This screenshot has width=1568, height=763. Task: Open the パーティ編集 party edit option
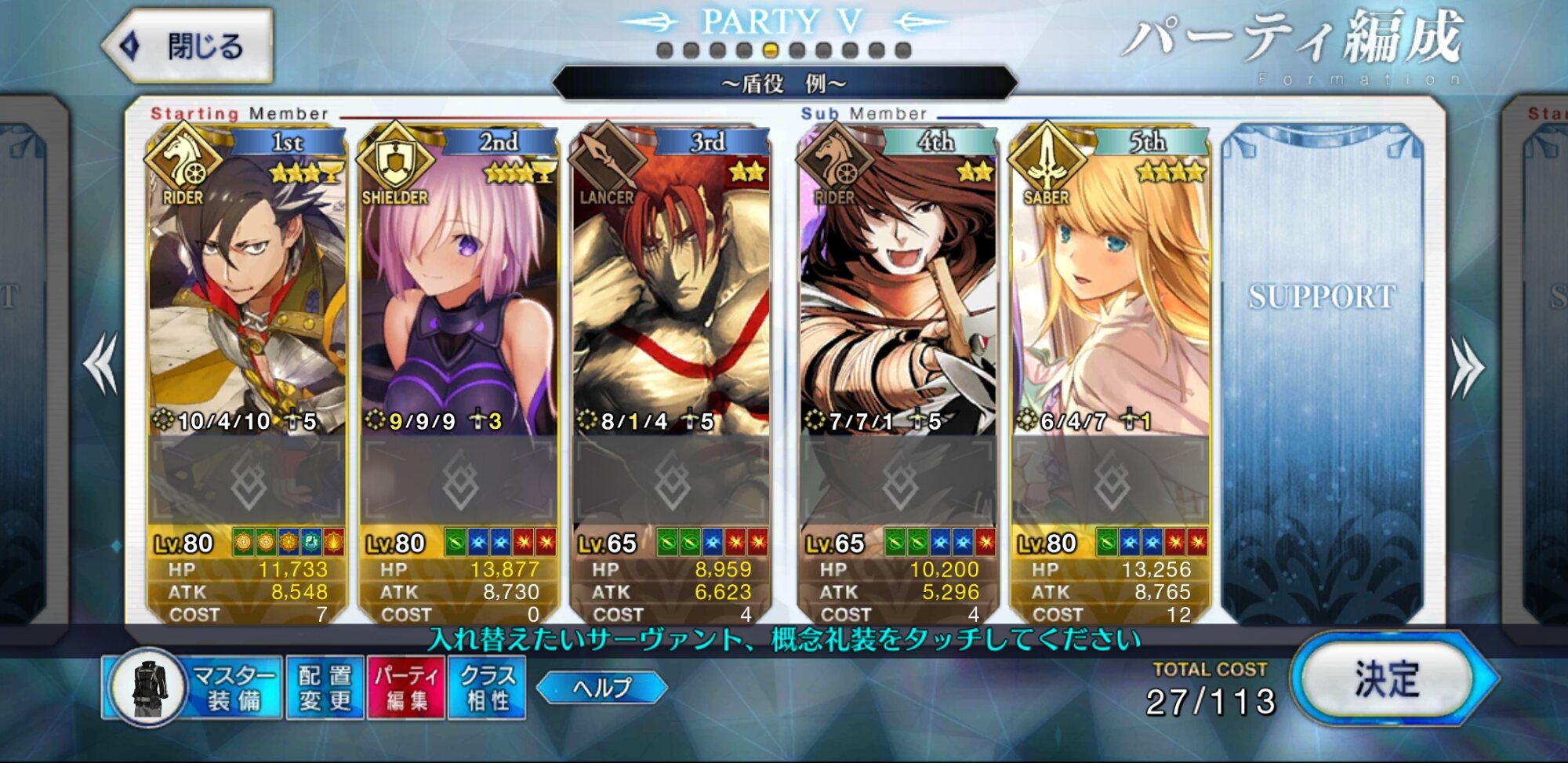[406, 688]
